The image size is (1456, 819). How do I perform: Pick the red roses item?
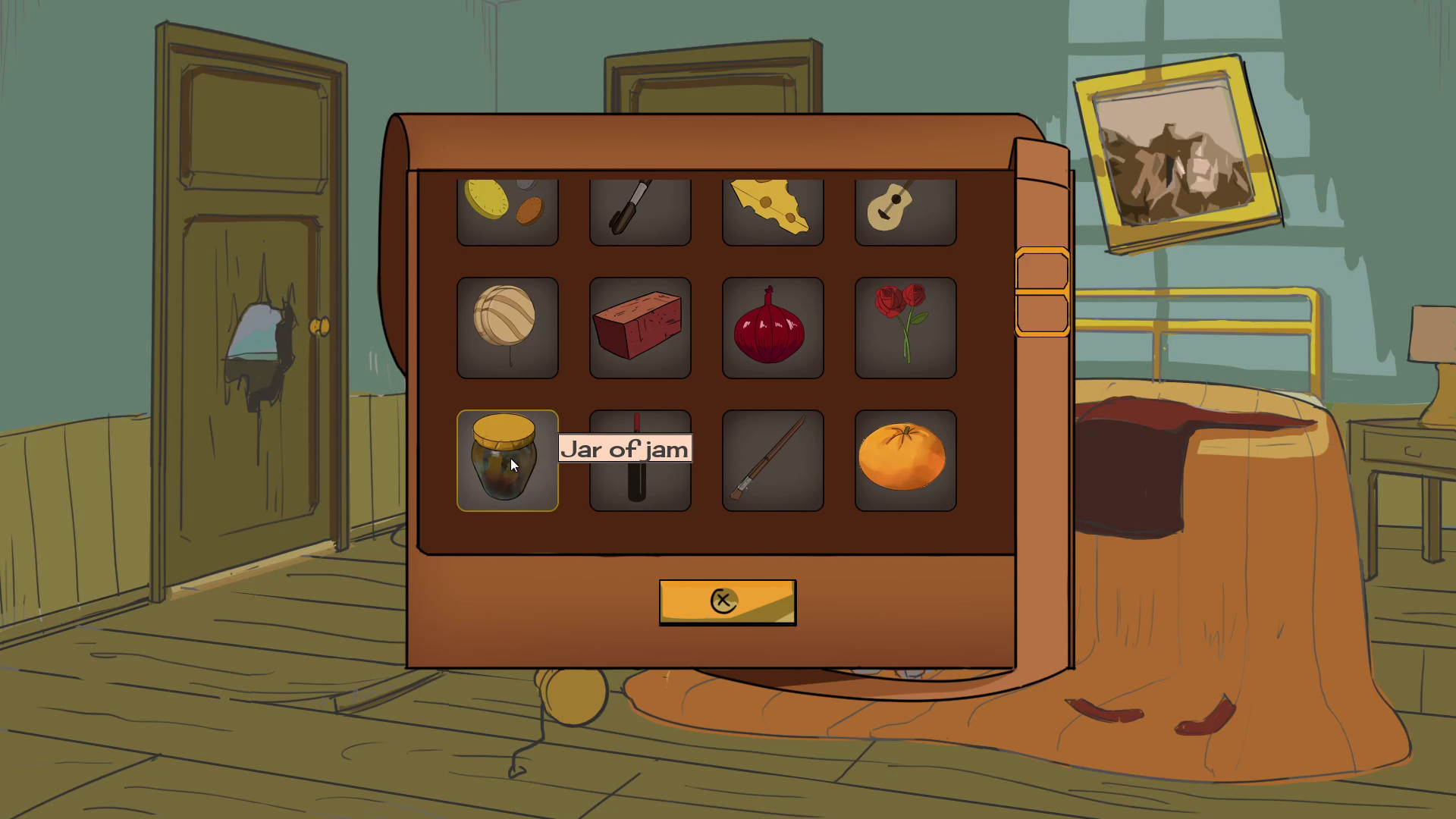tap(905, 327)
